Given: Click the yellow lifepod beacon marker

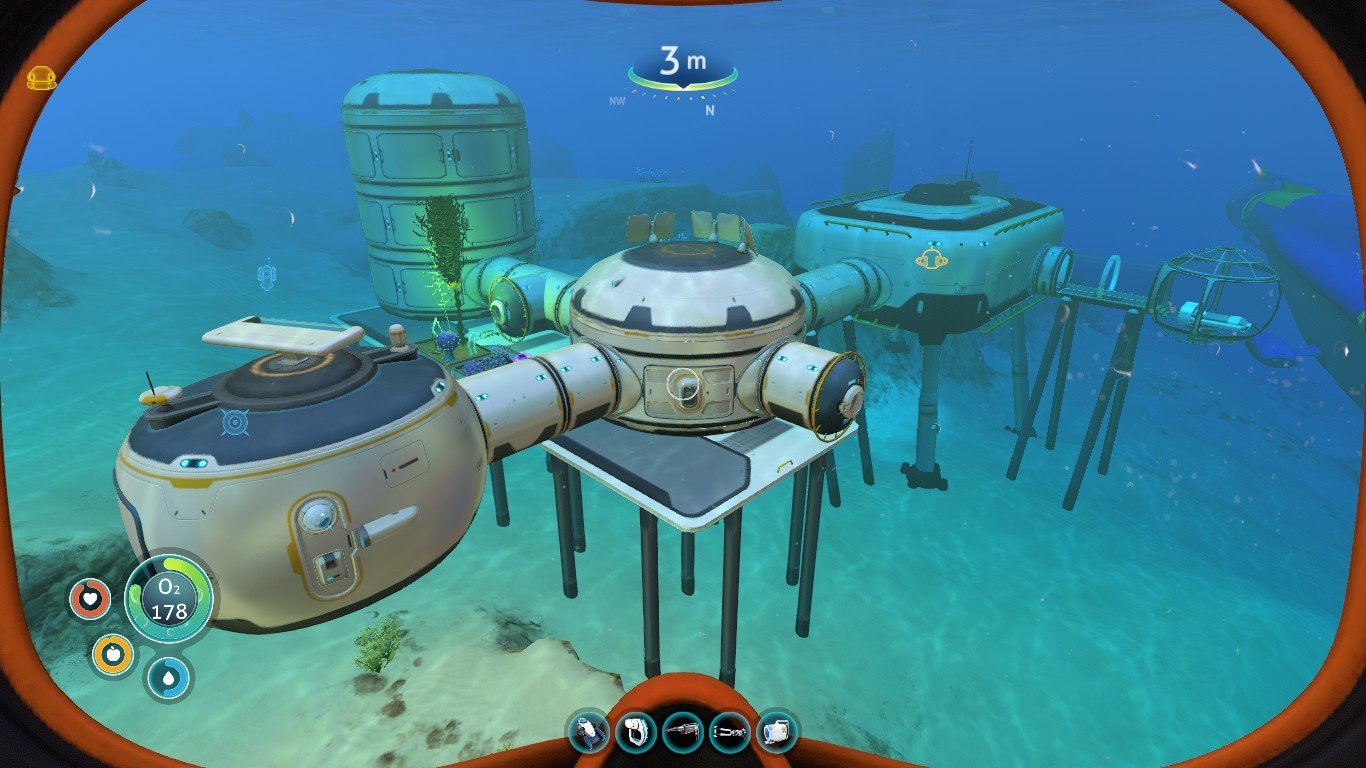Looking at the screenshot, I should click(x=41, y=78).
